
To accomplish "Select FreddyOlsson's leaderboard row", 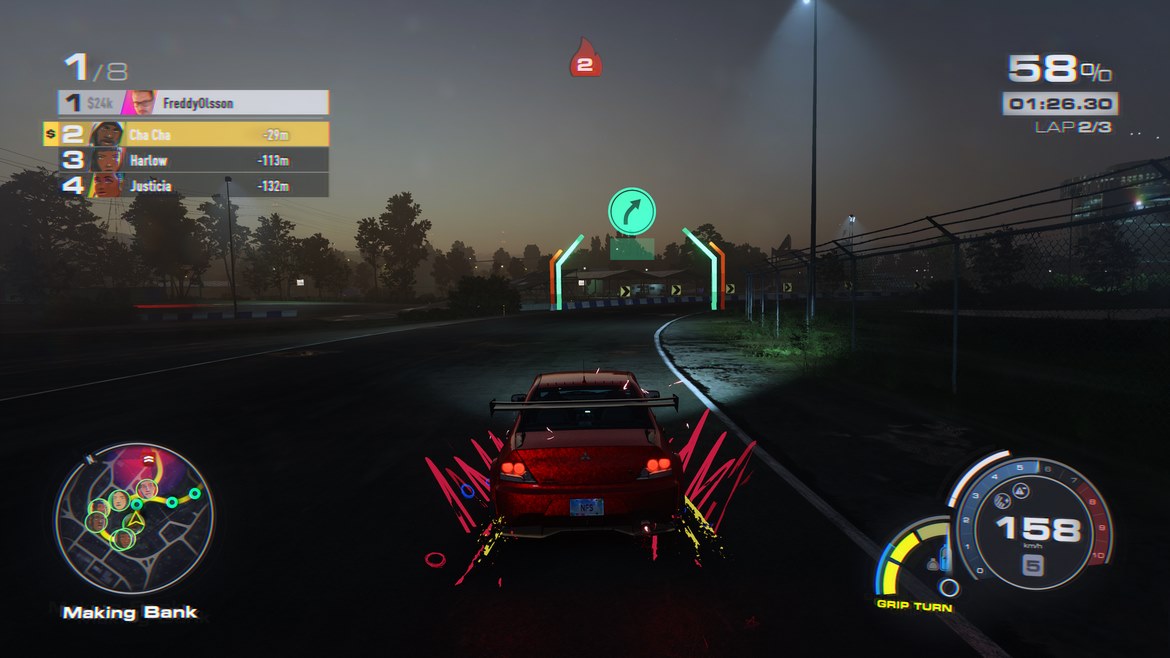I will pos(194,102).
